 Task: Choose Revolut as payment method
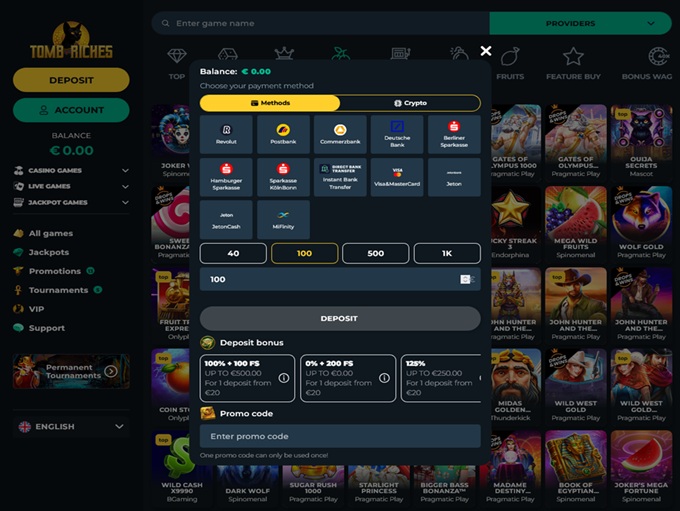(x=226, y=135)
